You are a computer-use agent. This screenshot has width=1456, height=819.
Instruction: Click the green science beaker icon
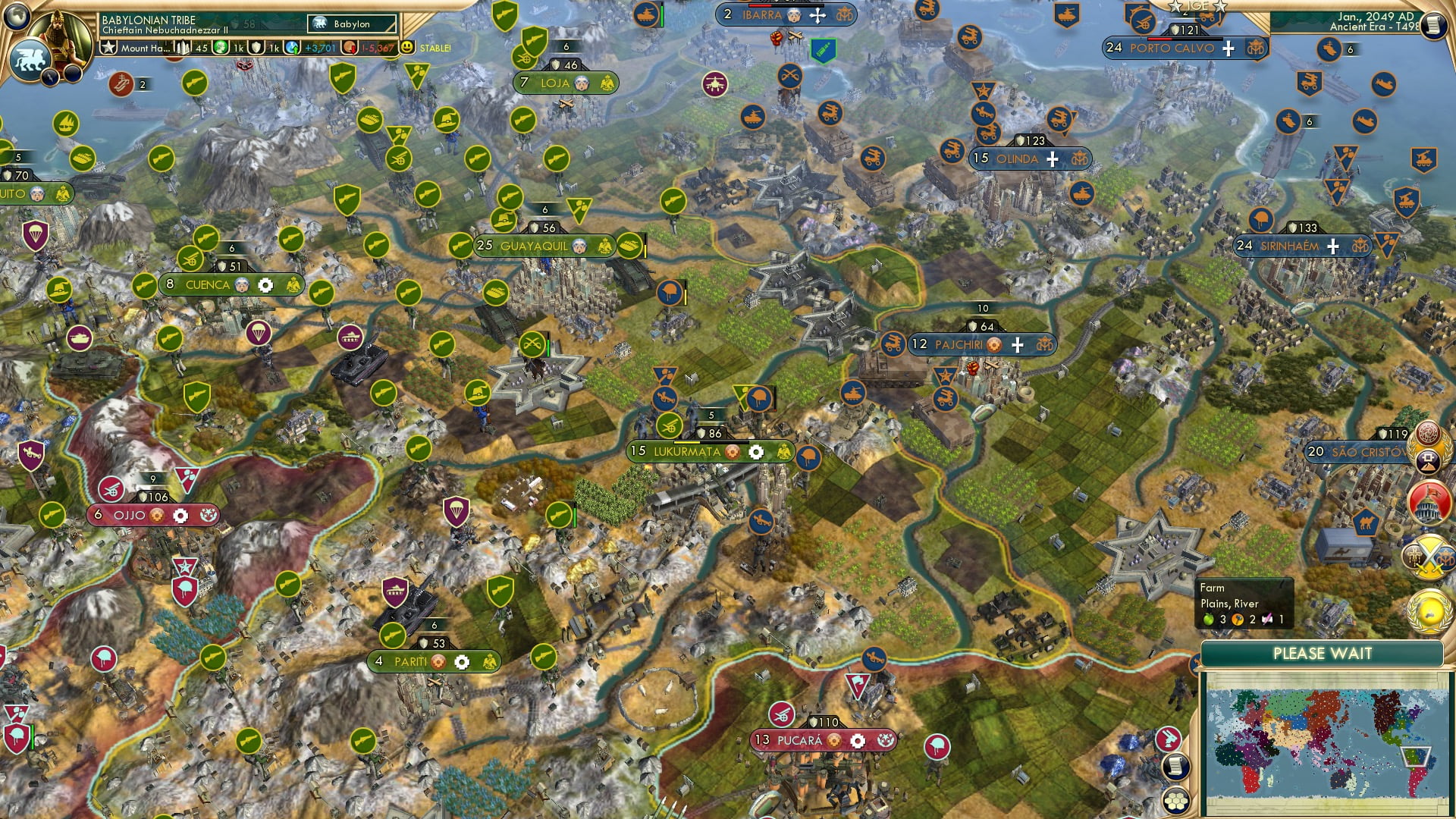coord(221,47)
